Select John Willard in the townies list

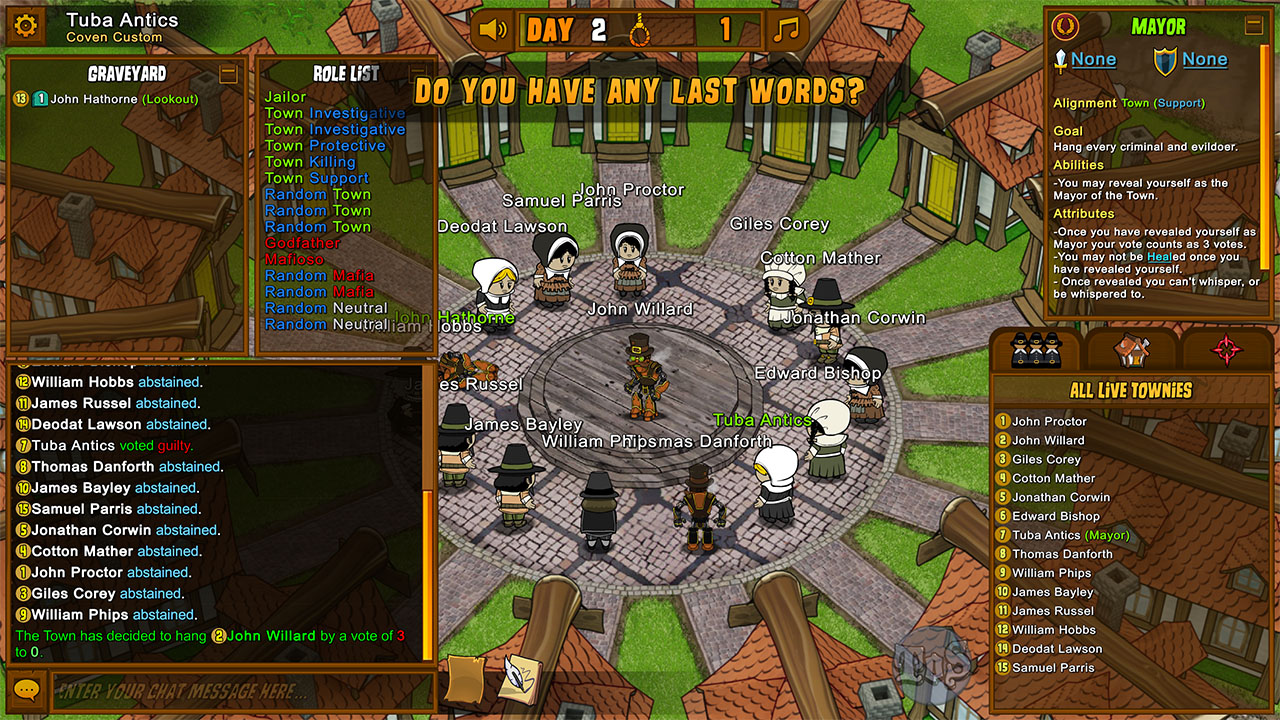coord(1047,440)
